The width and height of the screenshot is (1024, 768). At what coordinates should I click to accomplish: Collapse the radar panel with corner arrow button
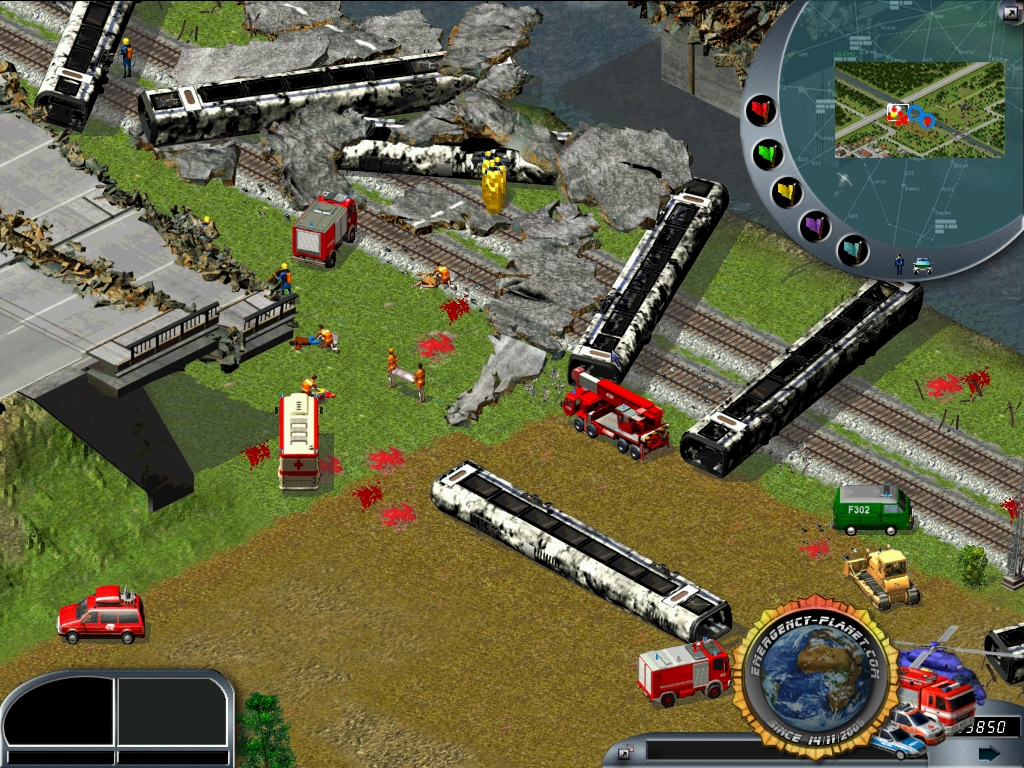1011,12
